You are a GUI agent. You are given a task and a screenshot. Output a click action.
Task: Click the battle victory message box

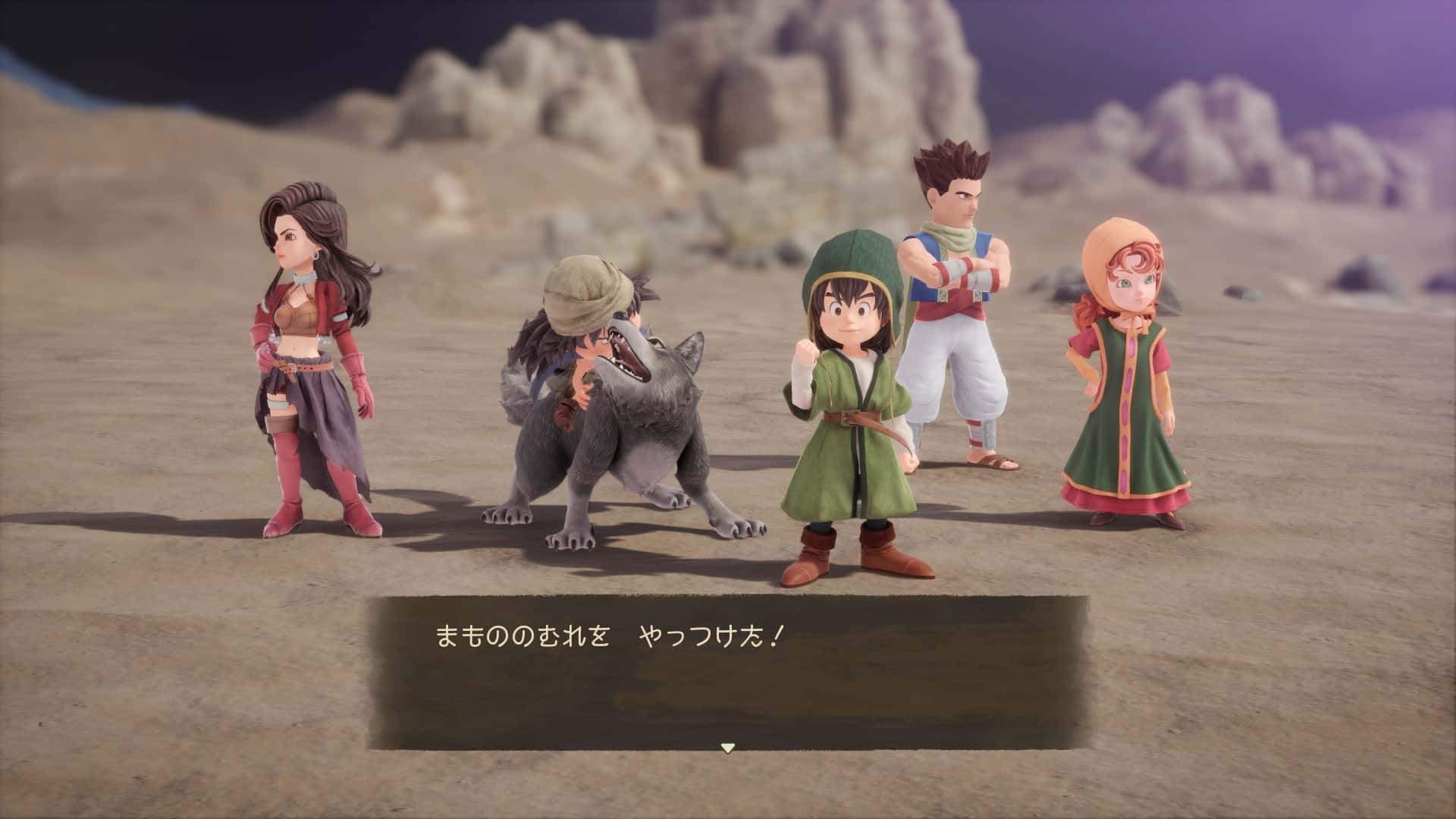click(728, 671)
